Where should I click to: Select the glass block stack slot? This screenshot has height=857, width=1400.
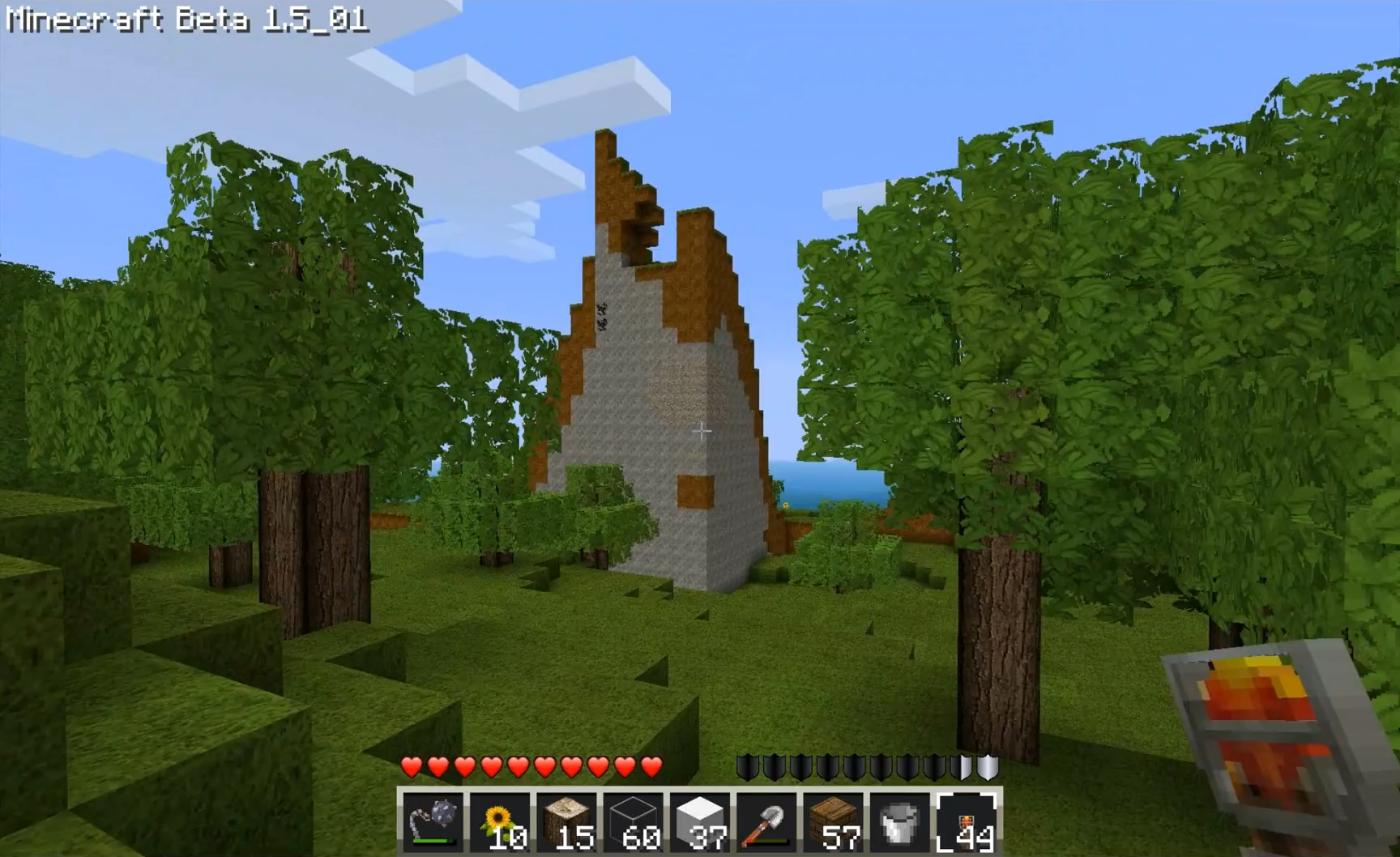click(x=633, y=821)
